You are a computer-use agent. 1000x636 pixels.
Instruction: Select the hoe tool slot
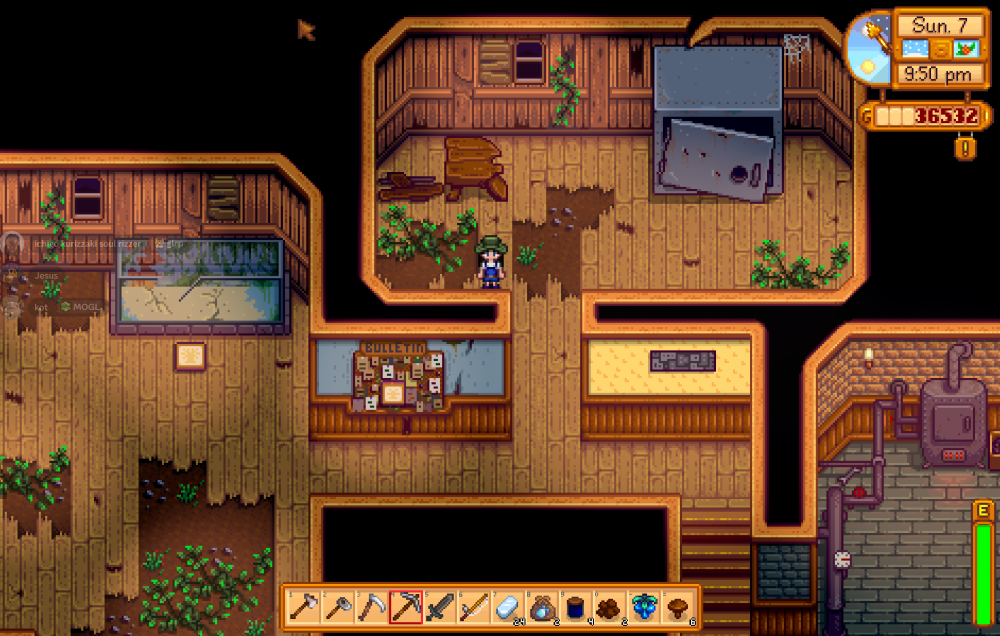click(x=337, y=607)
